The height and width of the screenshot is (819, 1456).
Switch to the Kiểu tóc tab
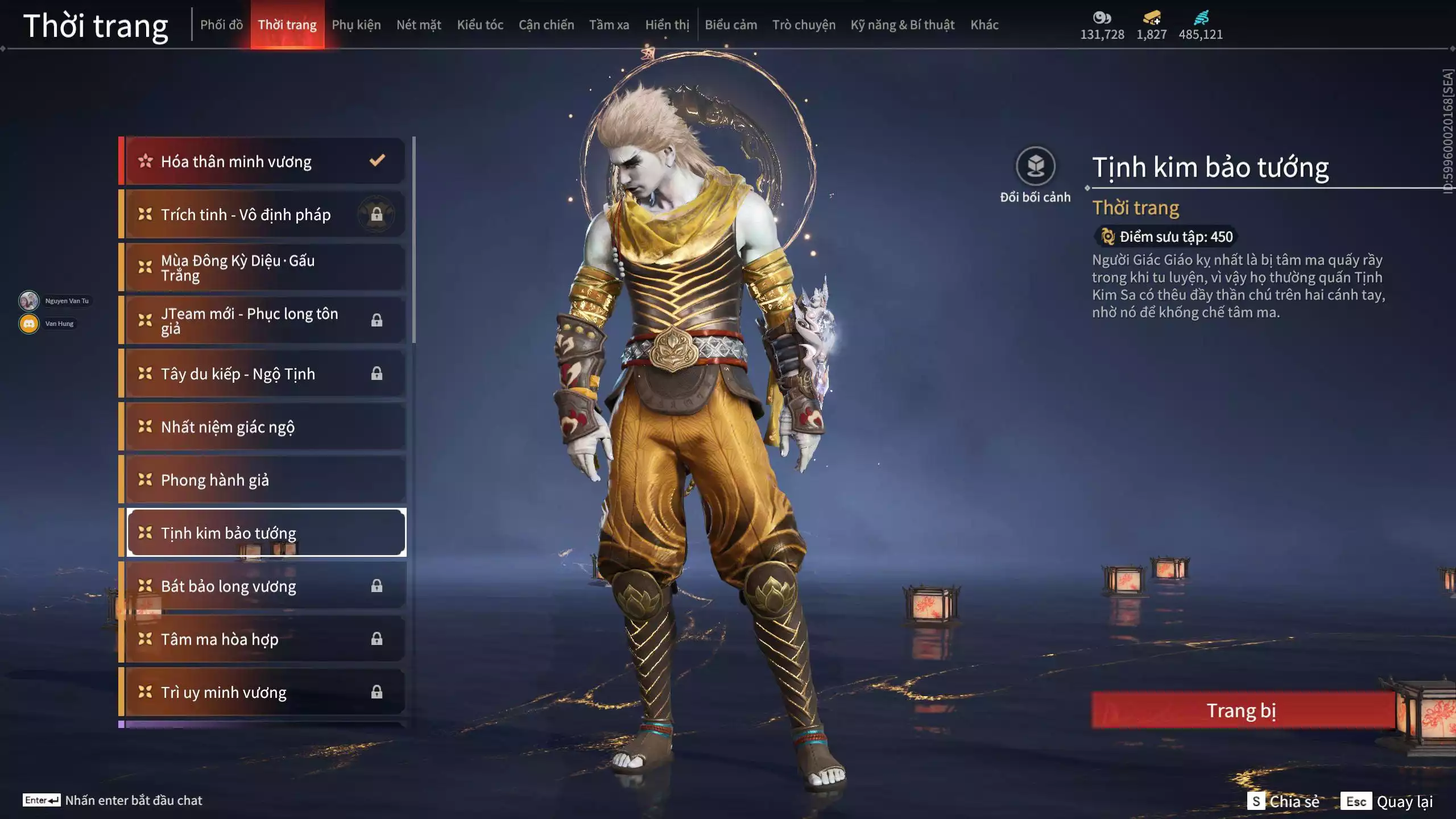tap(480, 25)
